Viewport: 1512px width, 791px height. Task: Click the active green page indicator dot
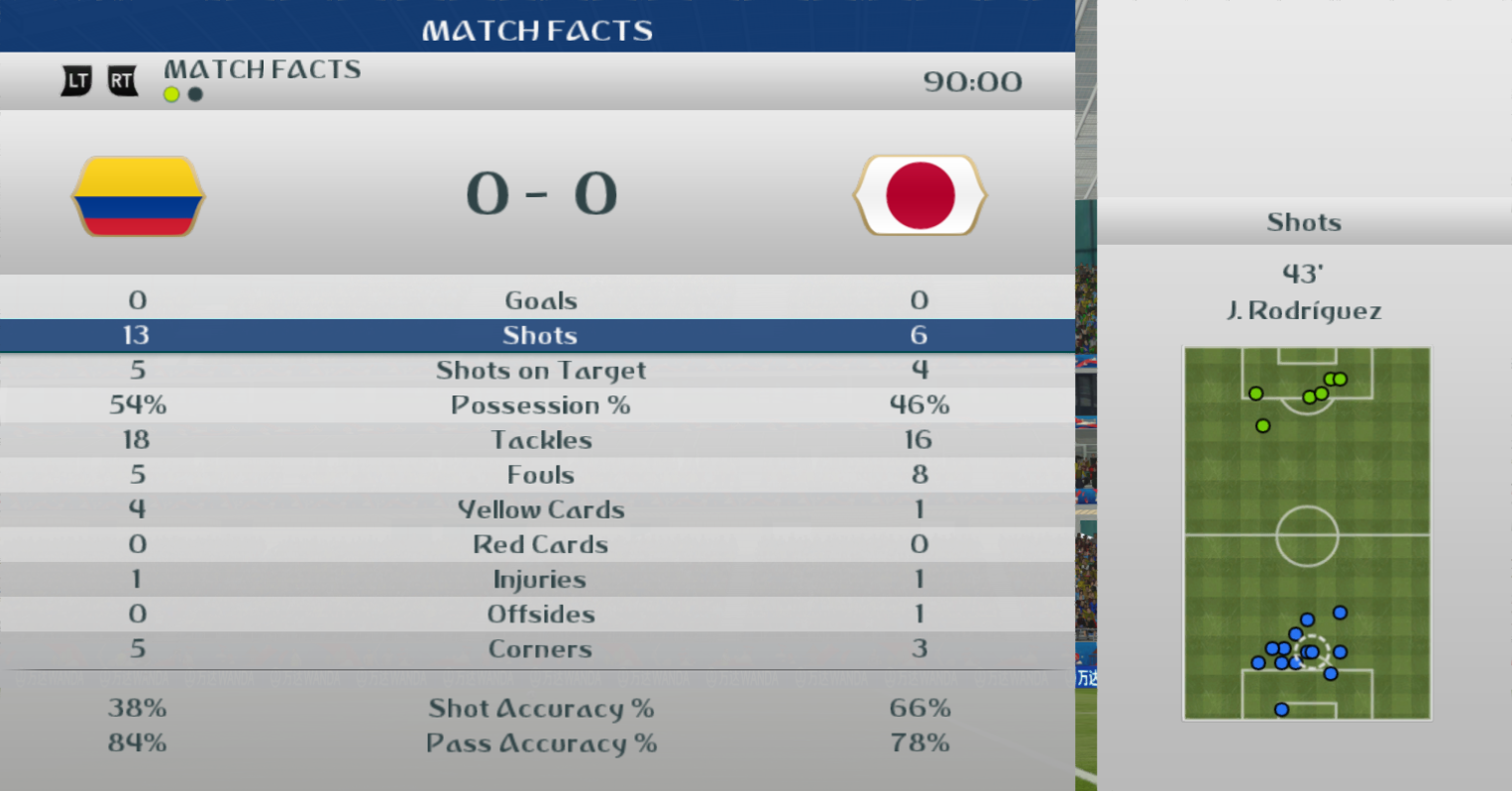(x=171, y=94)
